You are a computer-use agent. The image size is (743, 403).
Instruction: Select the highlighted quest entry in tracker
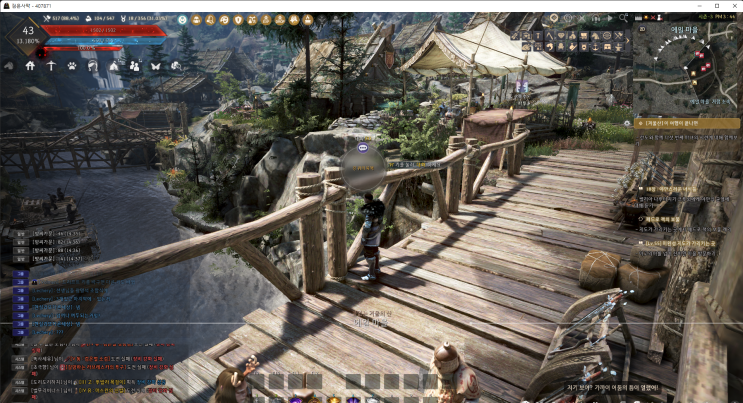pos(688,123)
